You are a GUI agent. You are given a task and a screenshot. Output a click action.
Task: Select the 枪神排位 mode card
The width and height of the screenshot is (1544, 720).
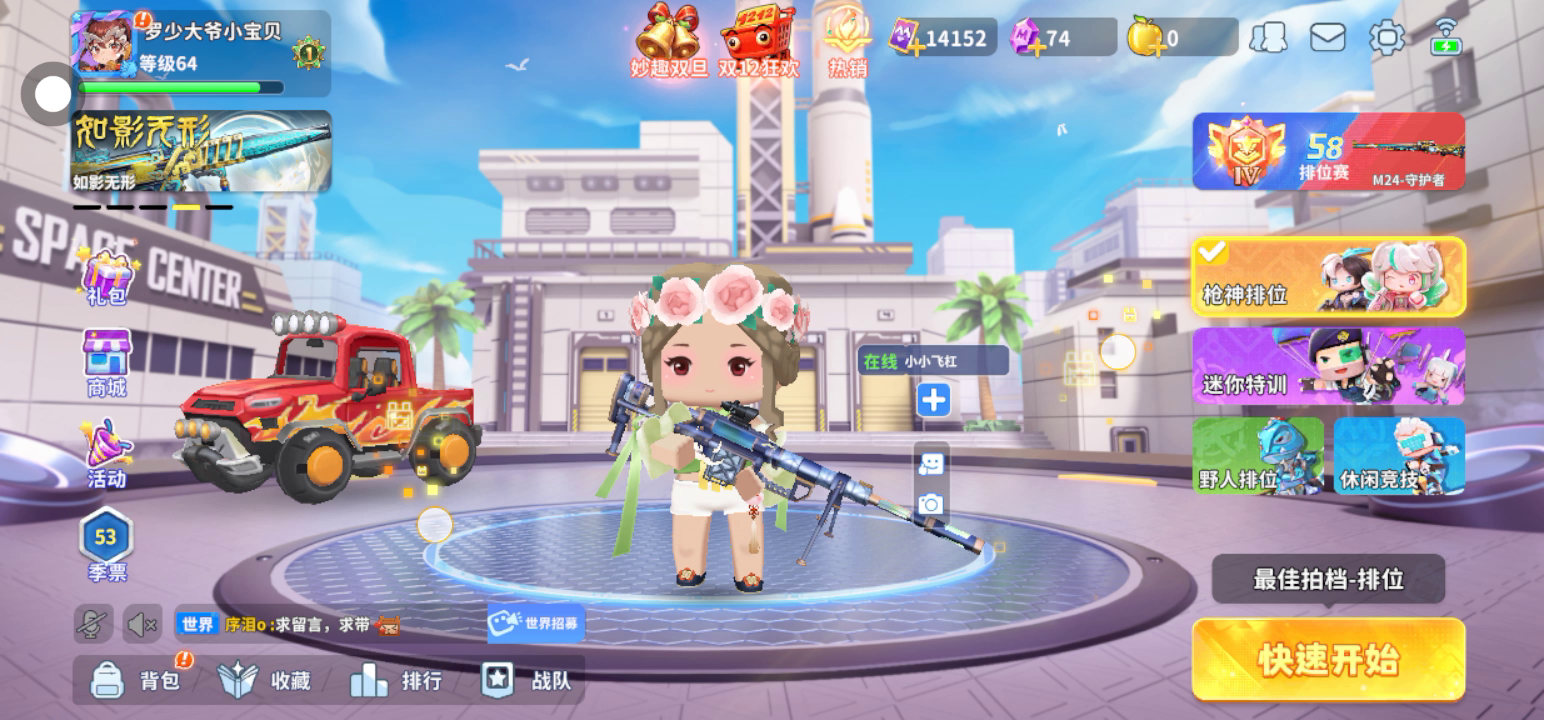point(1328,277)
